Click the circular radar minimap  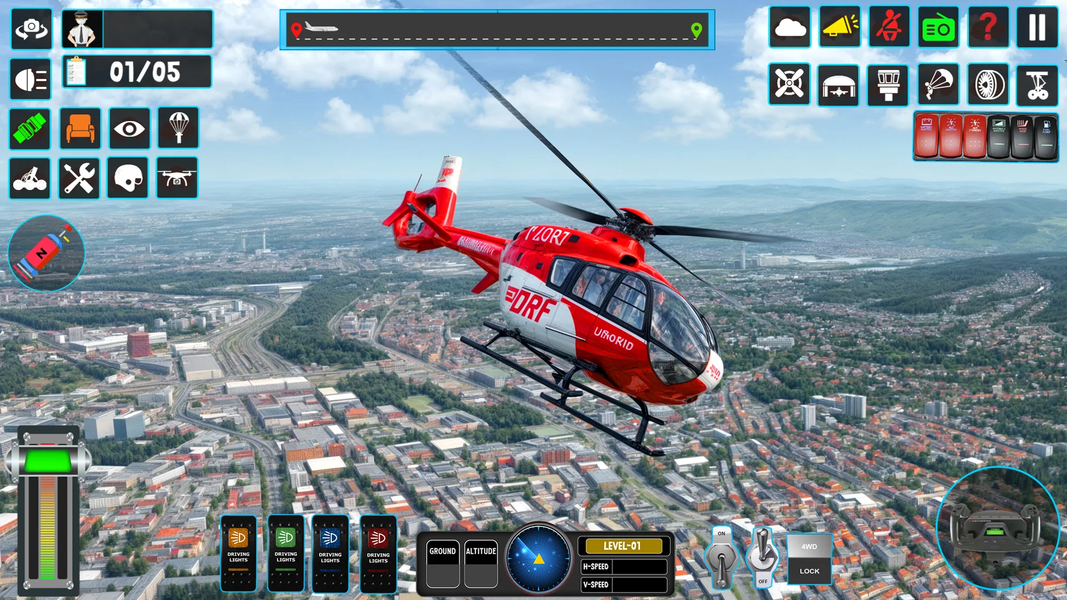(x=538, y=558)
